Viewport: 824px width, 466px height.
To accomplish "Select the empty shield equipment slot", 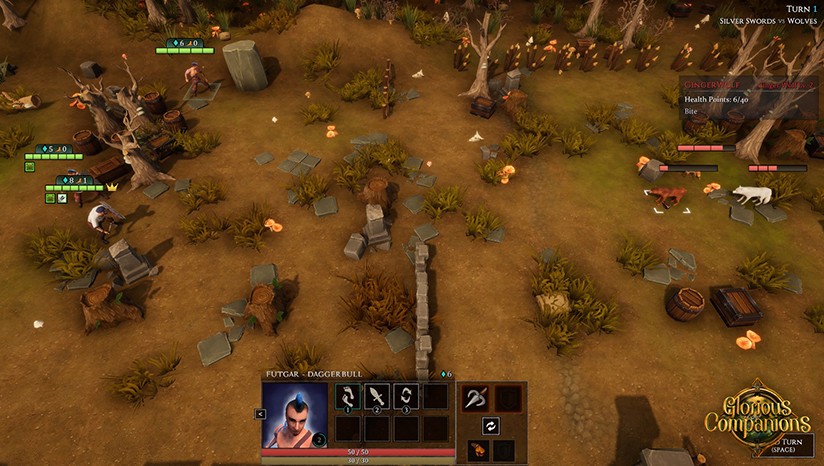I will click(x=508, y=398).
